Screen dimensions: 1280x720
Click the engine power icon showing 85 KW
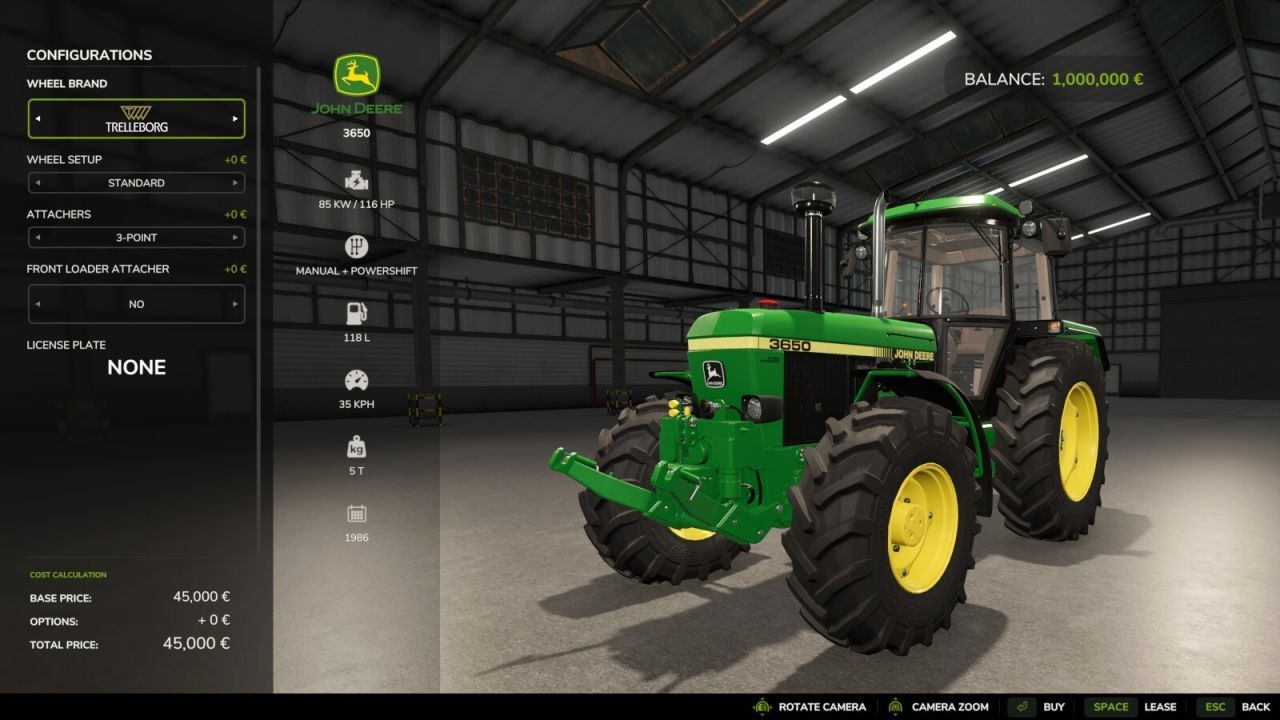pos(356,181)
